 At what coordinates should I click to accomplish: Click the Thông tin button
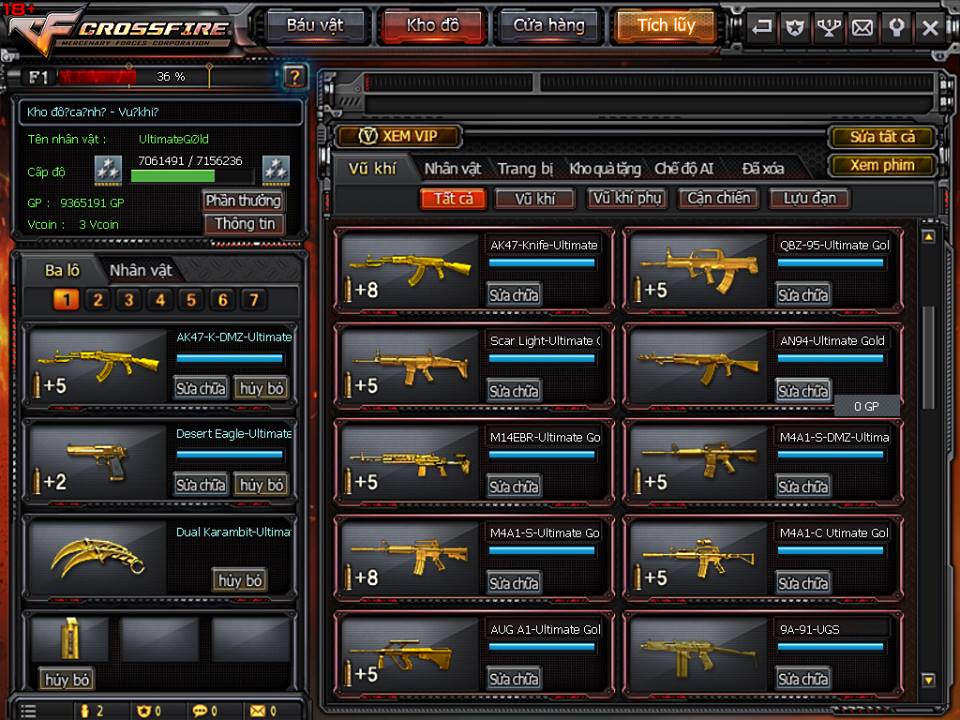[x=244, y=224]
